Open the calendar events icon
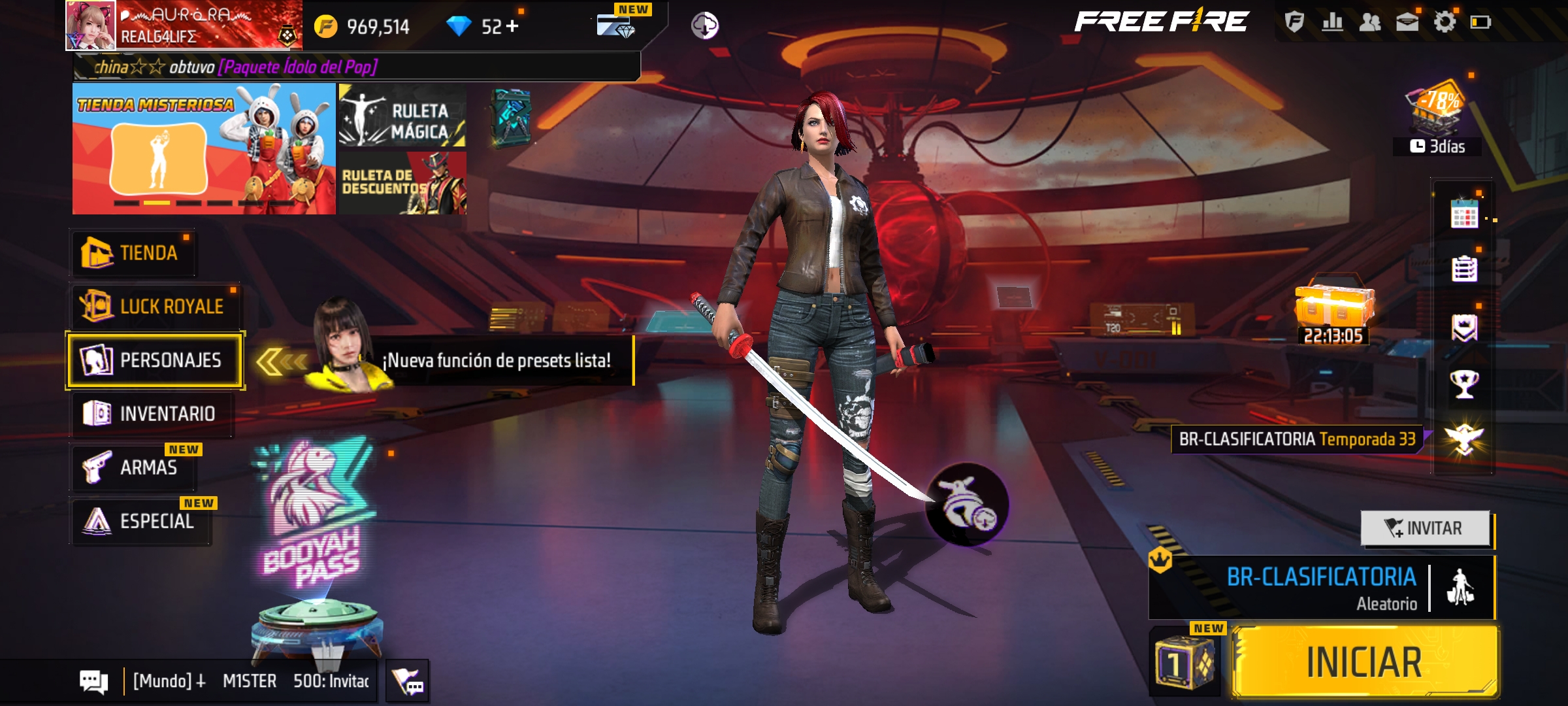 click(1464, 214)
